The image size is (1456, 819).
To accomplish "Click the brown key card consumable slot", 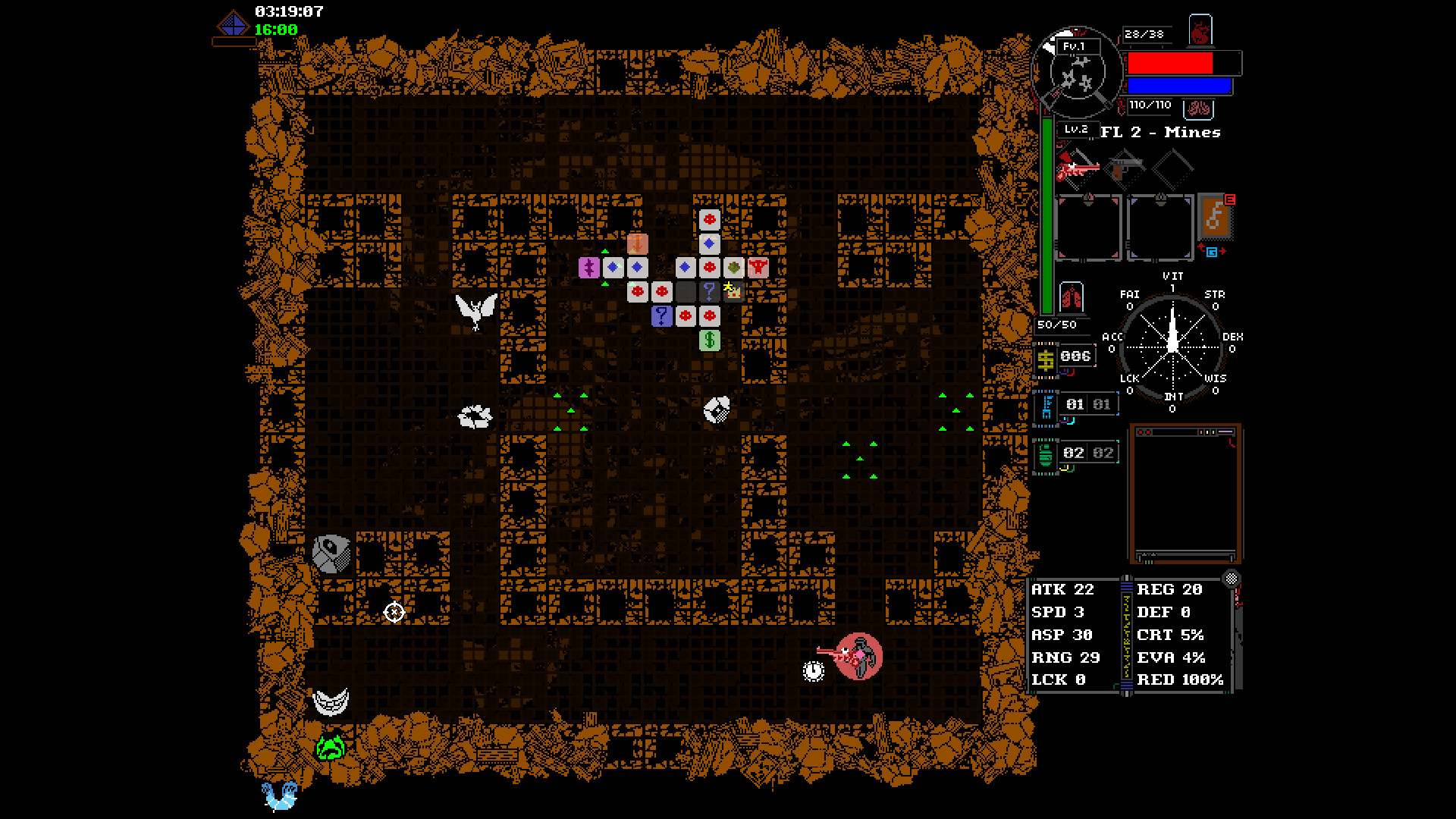I will 1214,218.
